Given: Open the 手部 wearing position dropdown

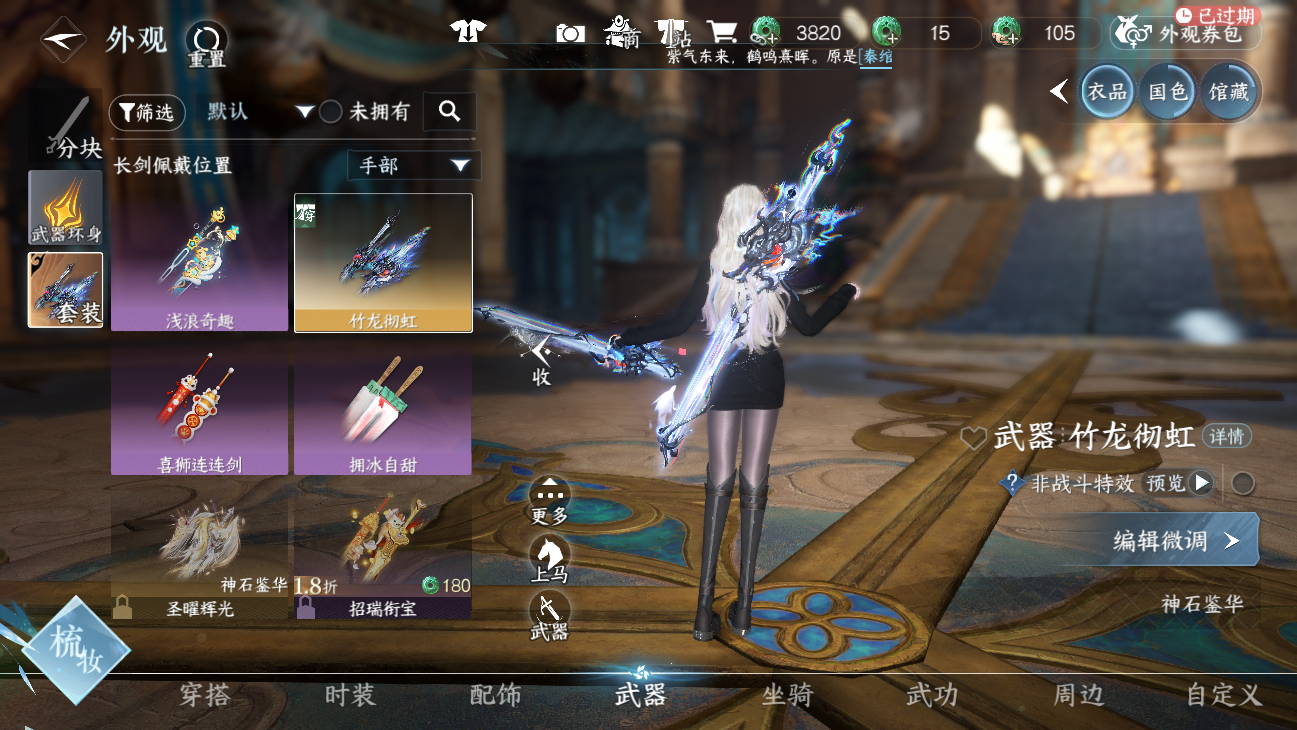Looking at the screenshot, I should pyautogui.click(x=414, y=166).
